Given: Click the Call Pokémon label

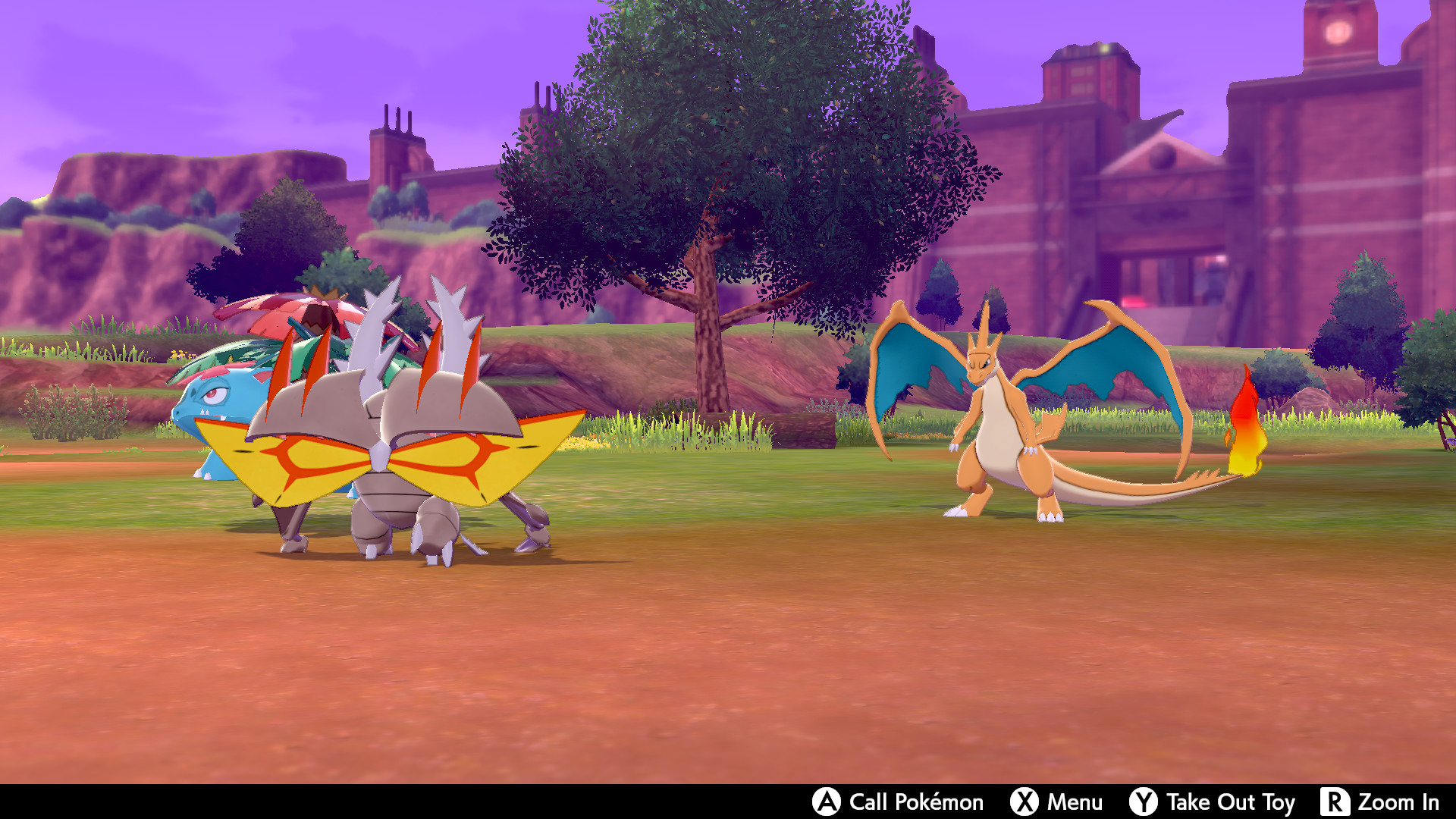Looking at the screenshot, I should click(914, 802).
